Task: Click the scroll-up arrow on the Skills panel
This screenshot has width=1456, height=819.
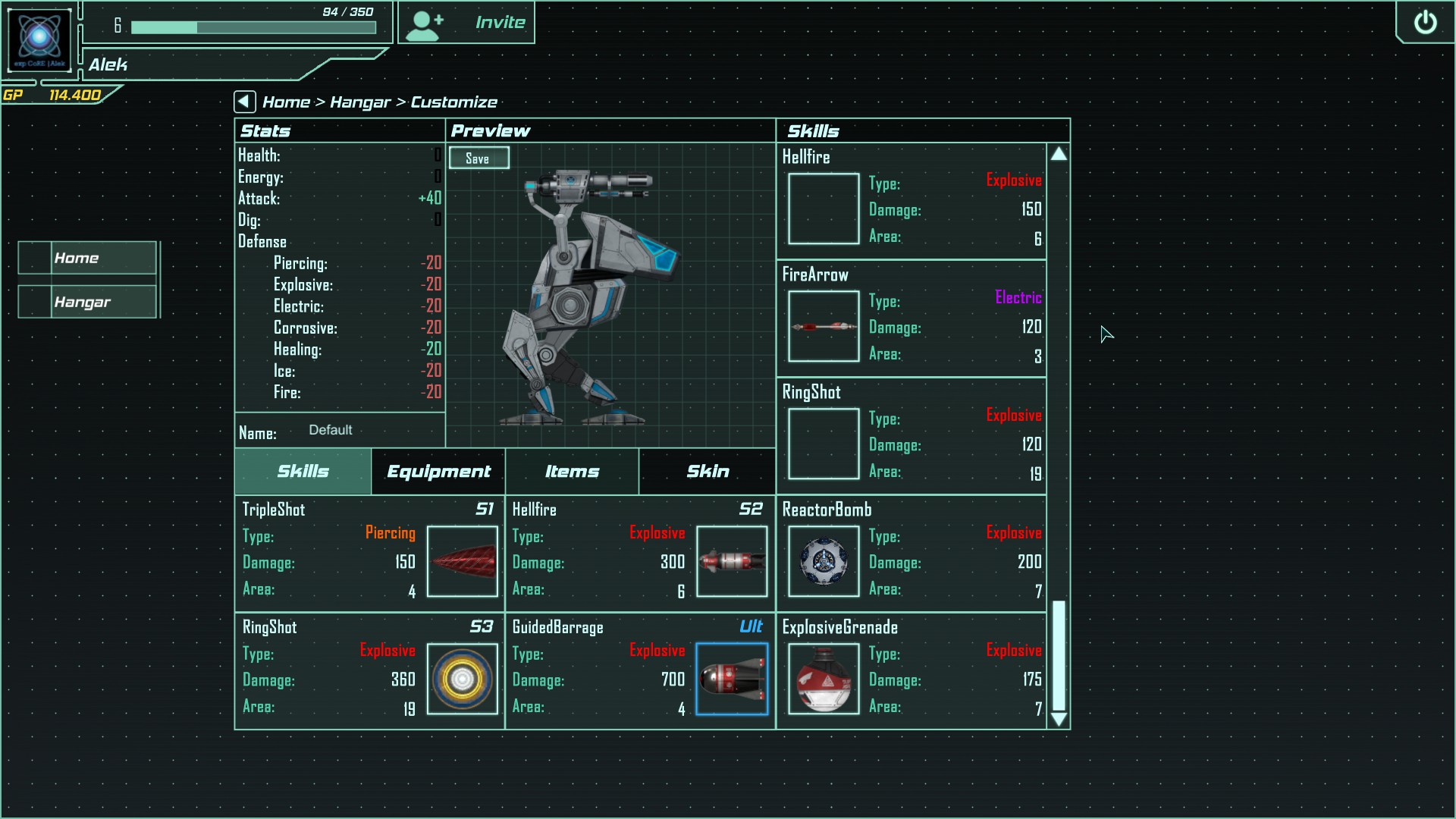Action: coord(1059,153)
